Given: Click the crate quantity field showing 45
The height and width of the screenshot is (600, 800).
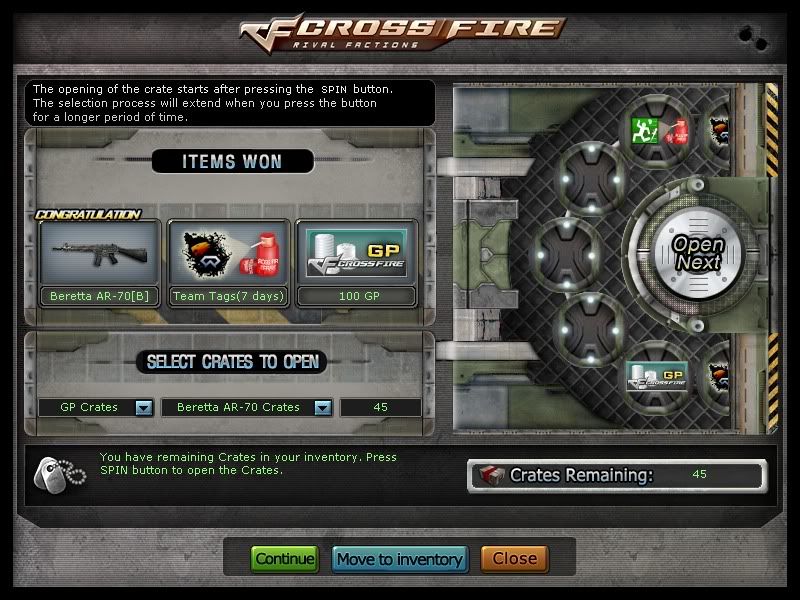Looking at the screenshot, I should tap(380, 408).
